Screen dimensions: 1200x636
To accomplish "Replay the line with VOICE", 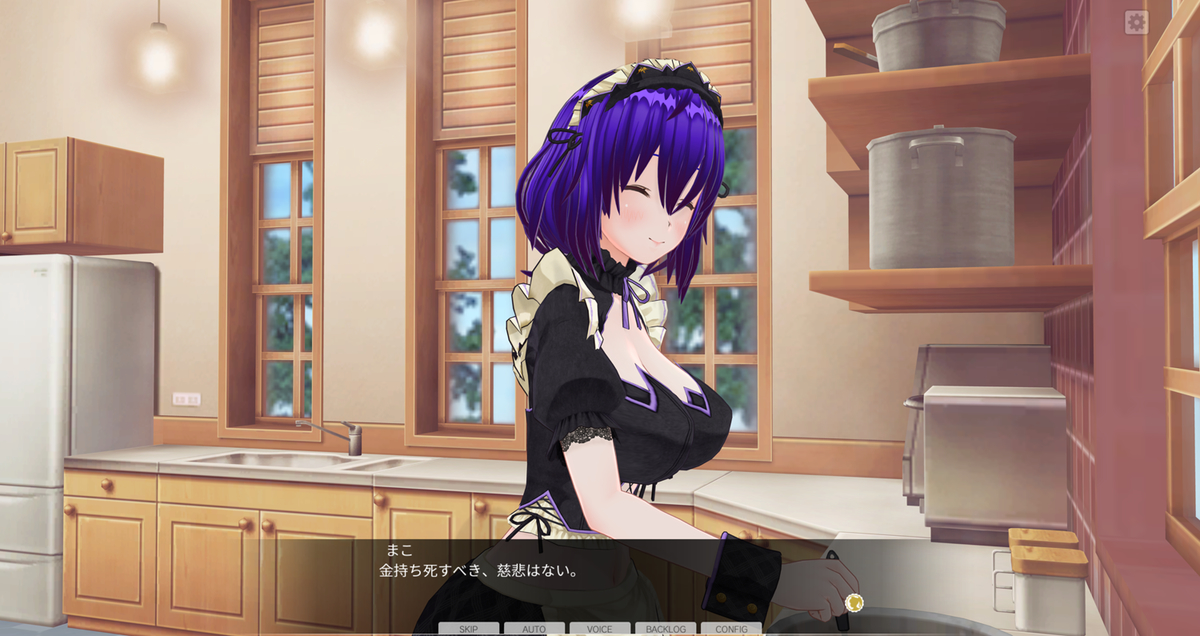I will coord(600,629).
